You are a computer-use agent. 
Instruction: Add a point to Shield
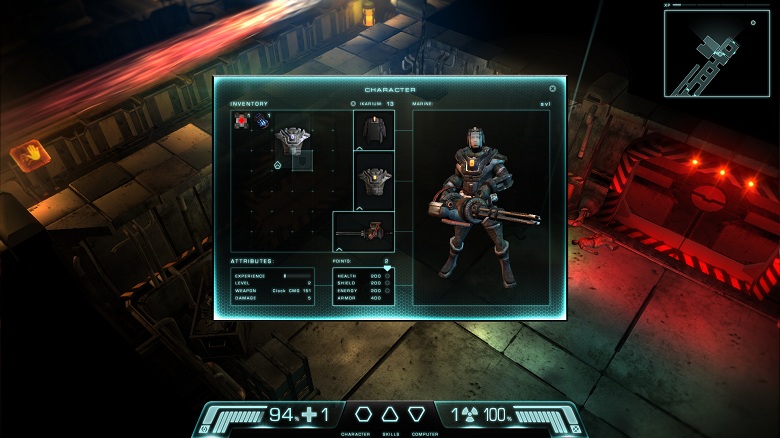387,283
